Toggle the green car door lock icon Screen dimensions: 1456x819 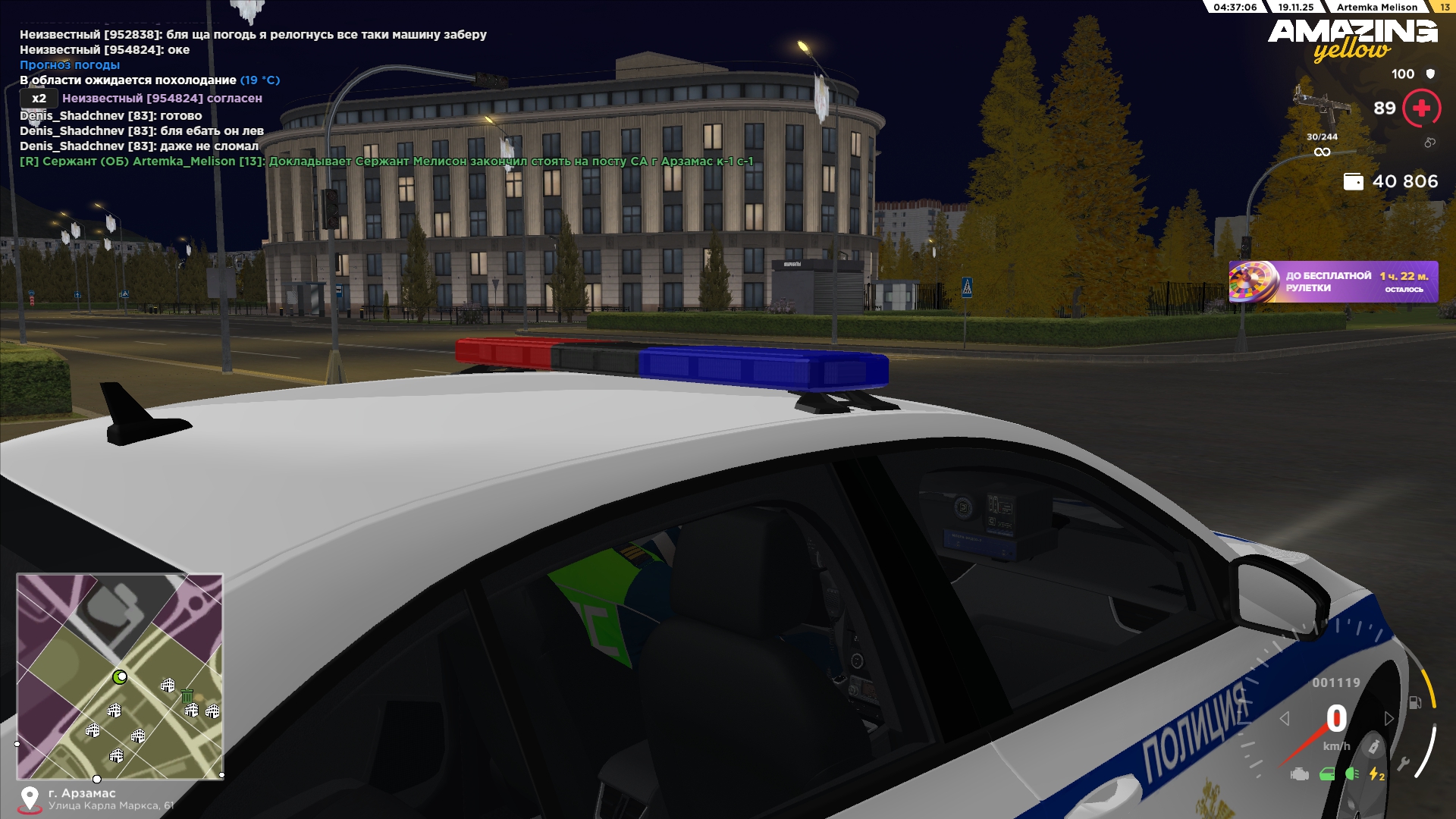pos(1327,774)
